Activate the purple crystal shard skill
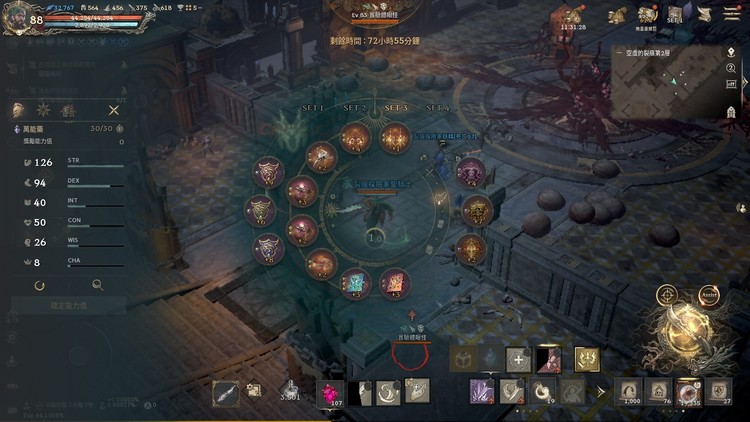 [x=484, y=391]
